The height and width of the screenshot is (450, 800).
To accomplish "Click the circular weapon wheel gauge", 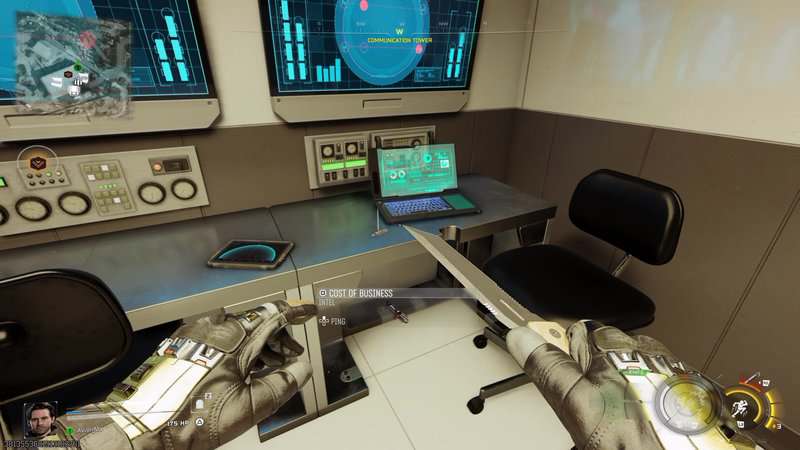I will click(685, 407).
